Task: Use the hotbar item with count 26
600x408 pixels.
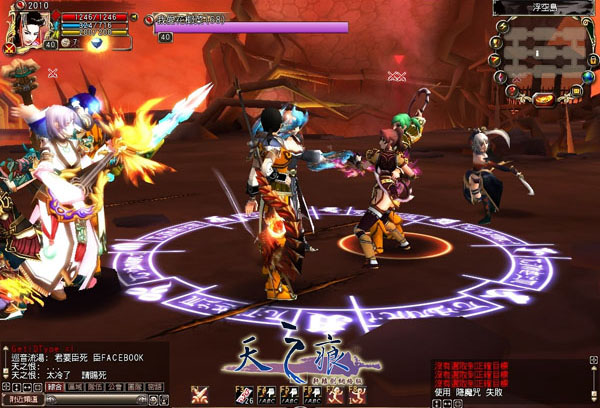Action: pyautogui.click(x=244, y=395)
